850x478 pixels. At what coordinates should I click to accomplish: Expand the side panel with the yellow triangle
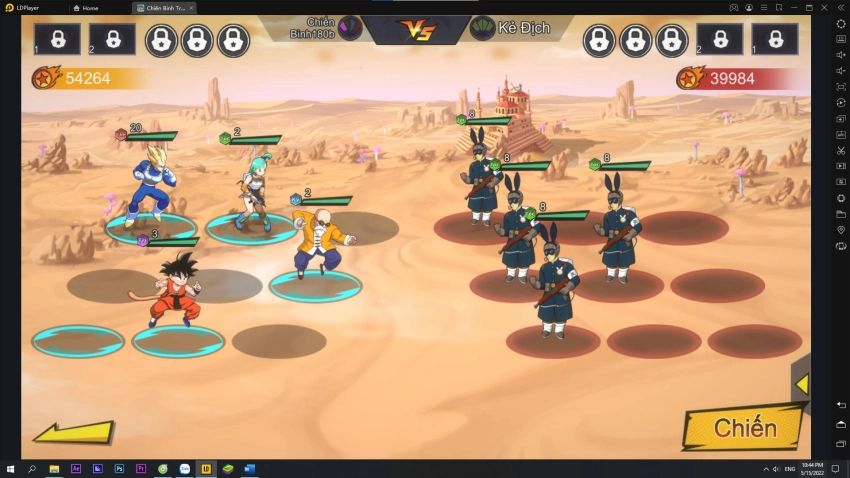801,384
